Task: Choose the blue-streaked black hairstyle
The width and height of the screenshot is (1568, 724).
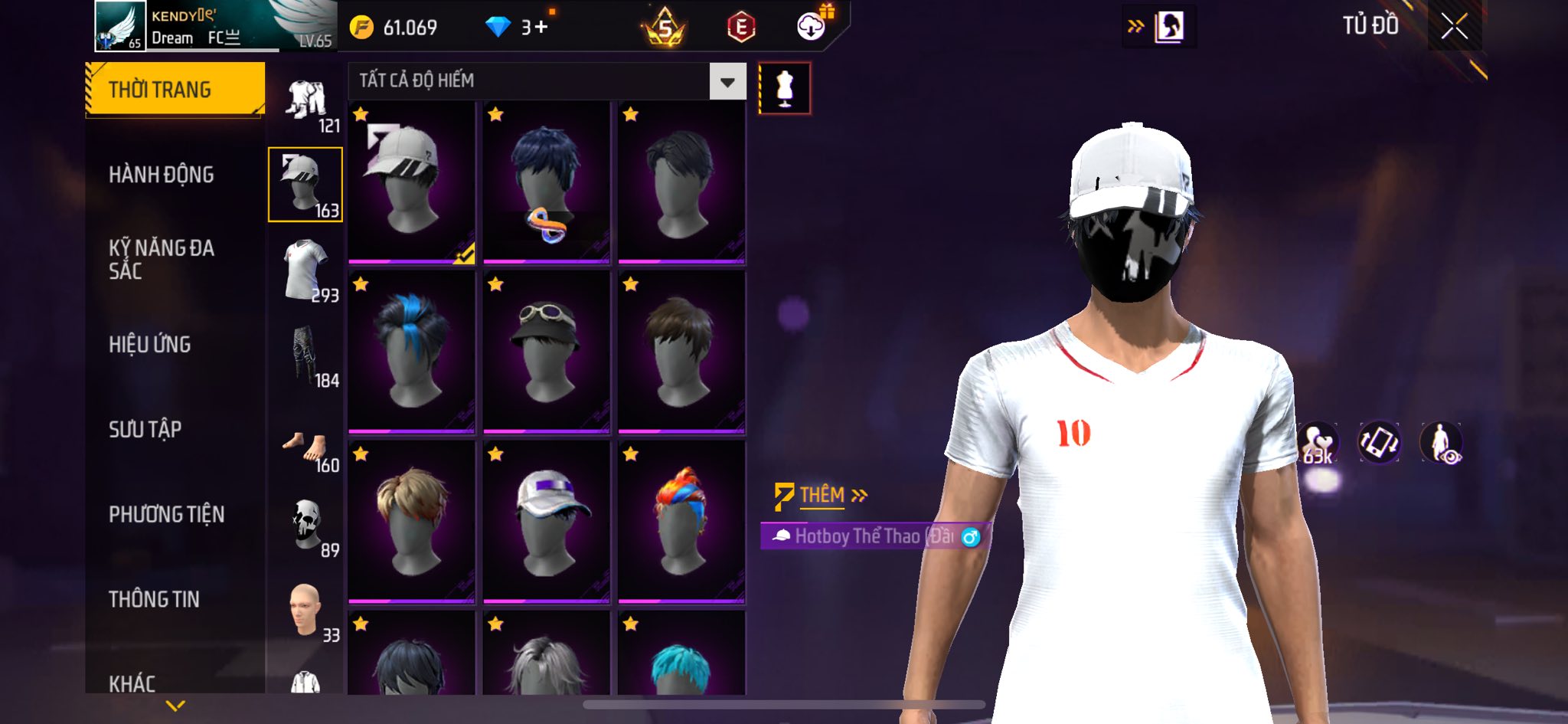Action: pyautogui.click(x=411, y=351)
